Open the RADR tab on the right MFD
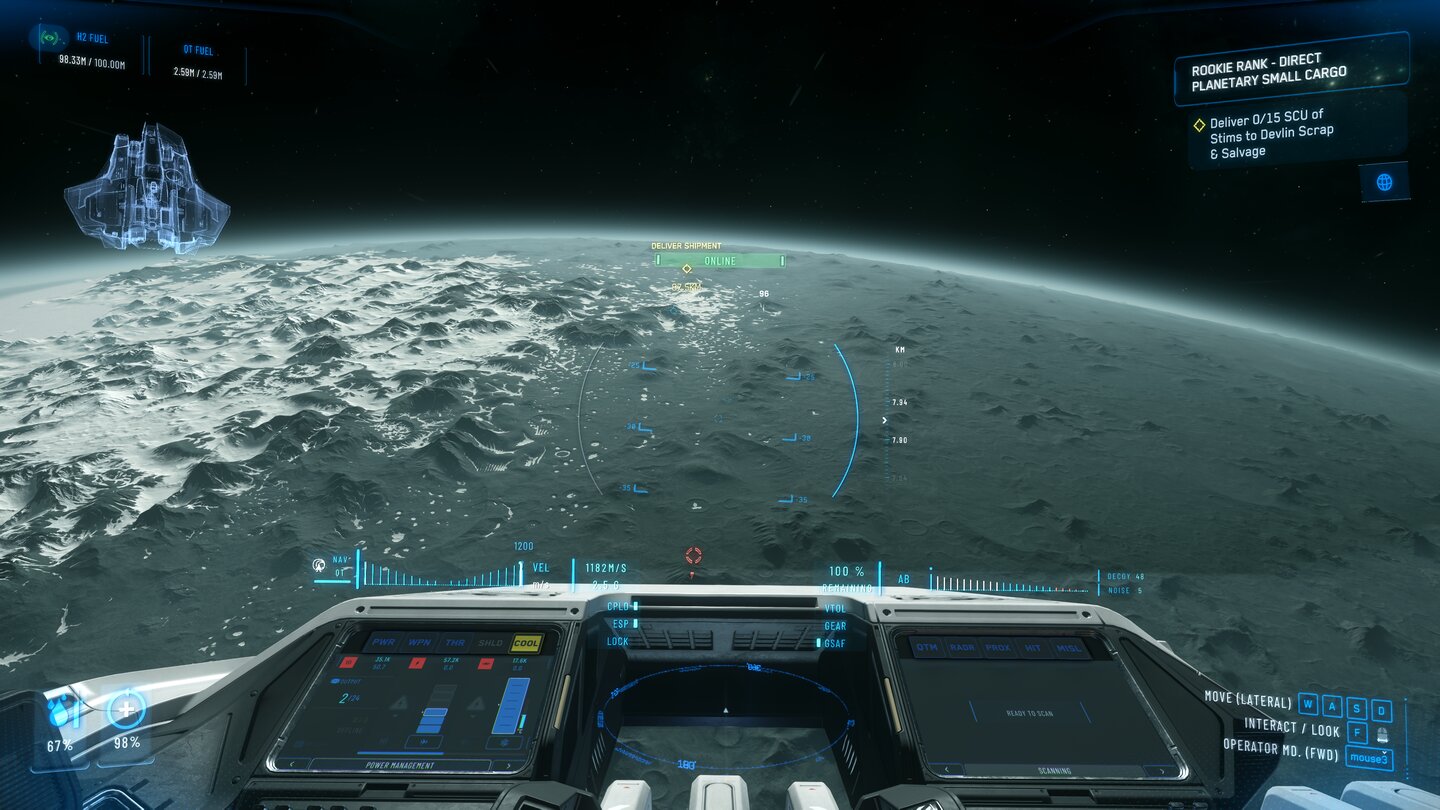Image resolution: width=1440 pixels, height=810 pixels. tap(963, 647)
